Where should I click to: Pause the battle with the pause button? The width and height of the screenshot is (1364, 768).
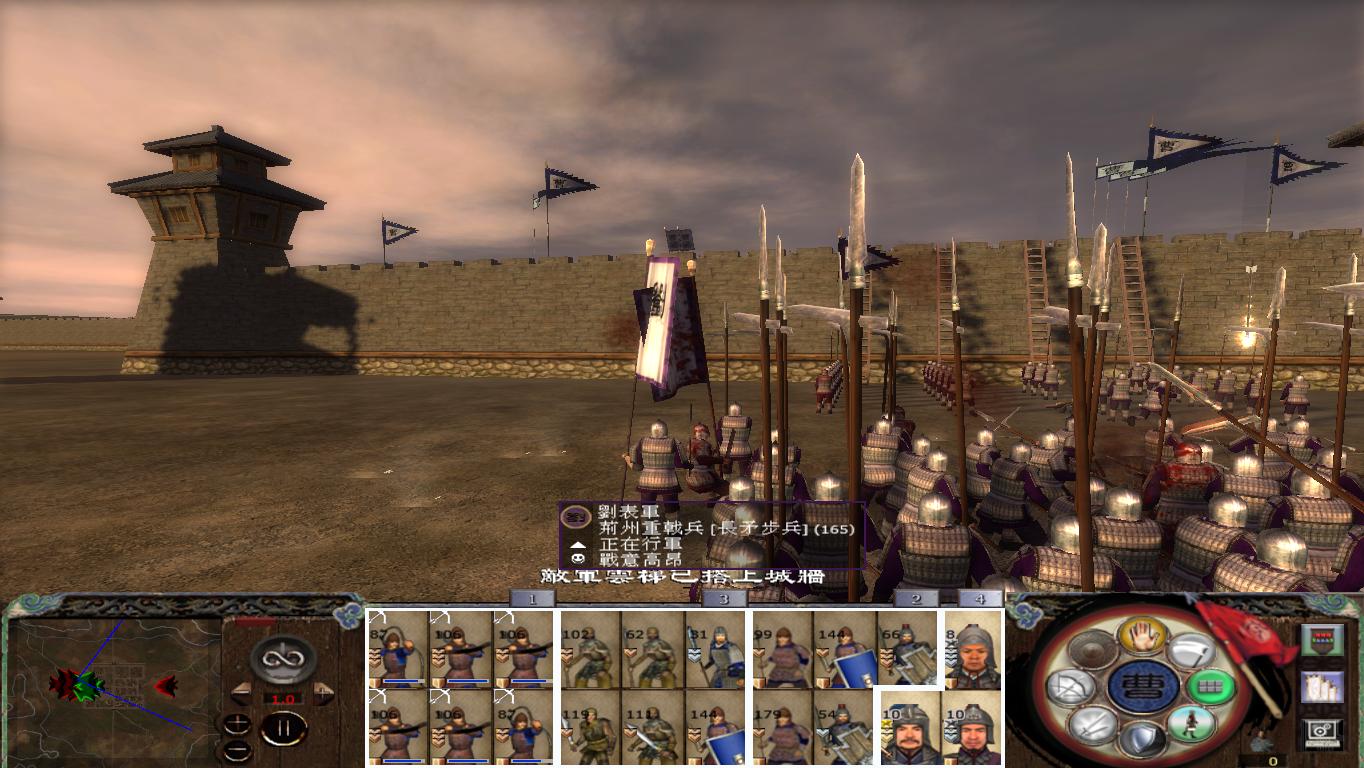[283, 727]
